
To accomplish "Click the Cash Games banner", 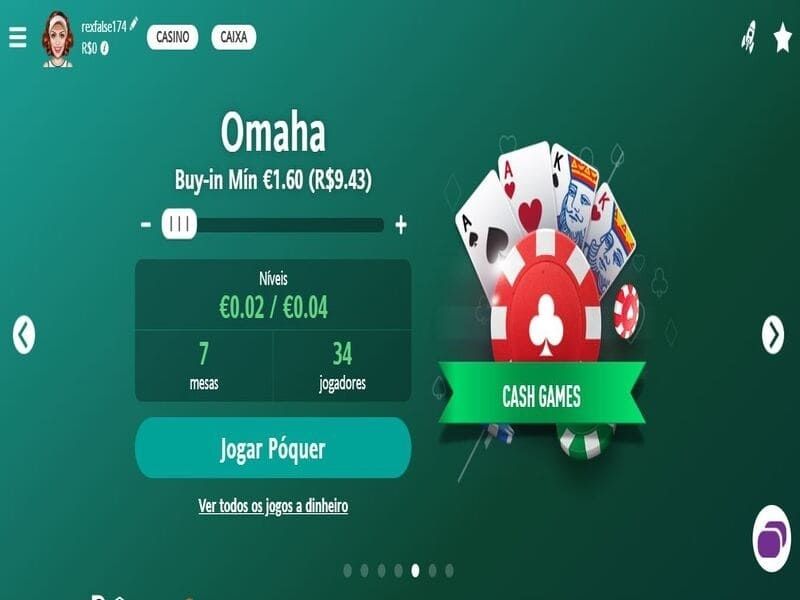I will click(541, 396).
